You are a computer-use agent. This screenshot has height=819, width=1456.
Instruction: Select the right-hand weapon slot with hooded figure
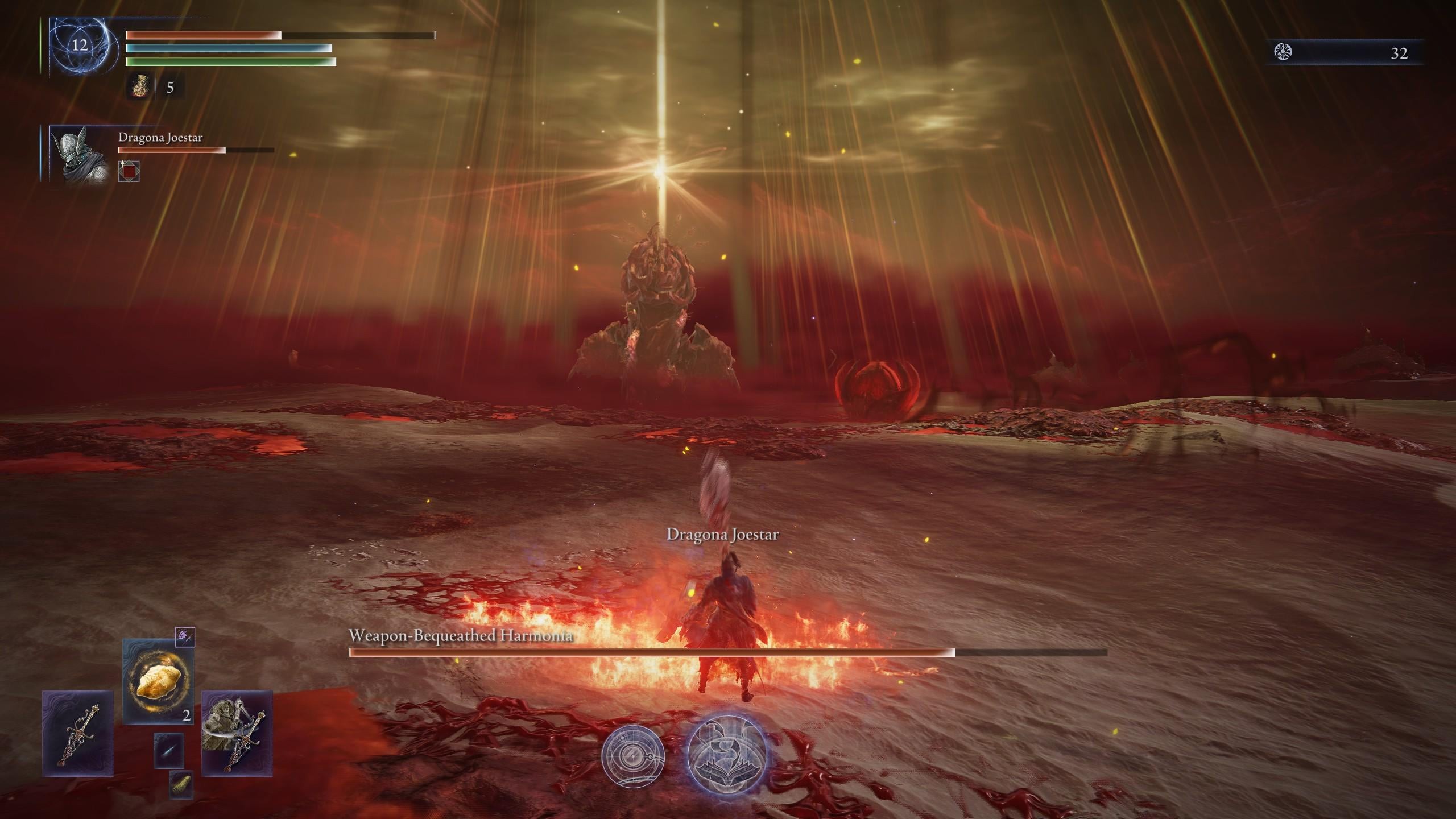237,733
